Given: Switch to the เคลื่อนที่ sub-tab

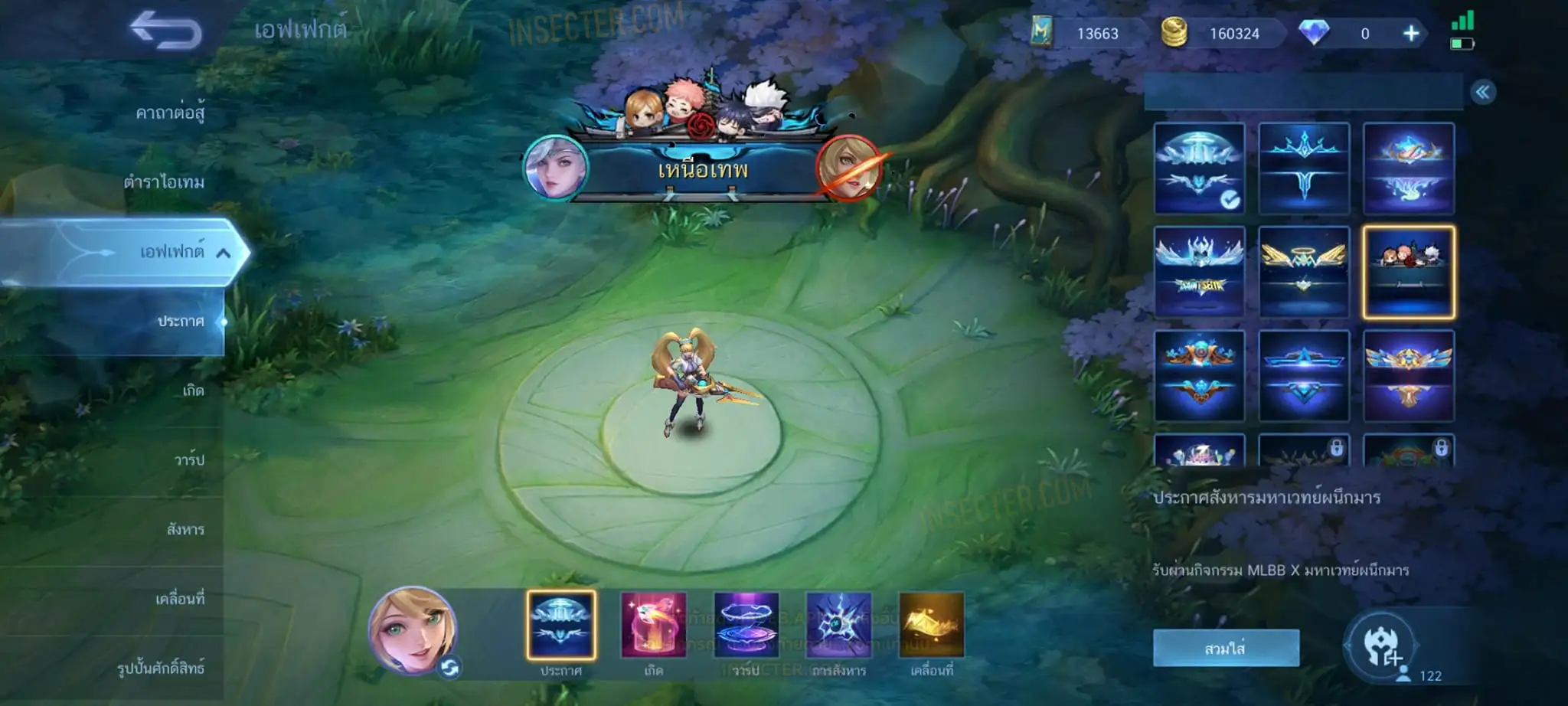Looking at the screenshot, I should (180, 599).
